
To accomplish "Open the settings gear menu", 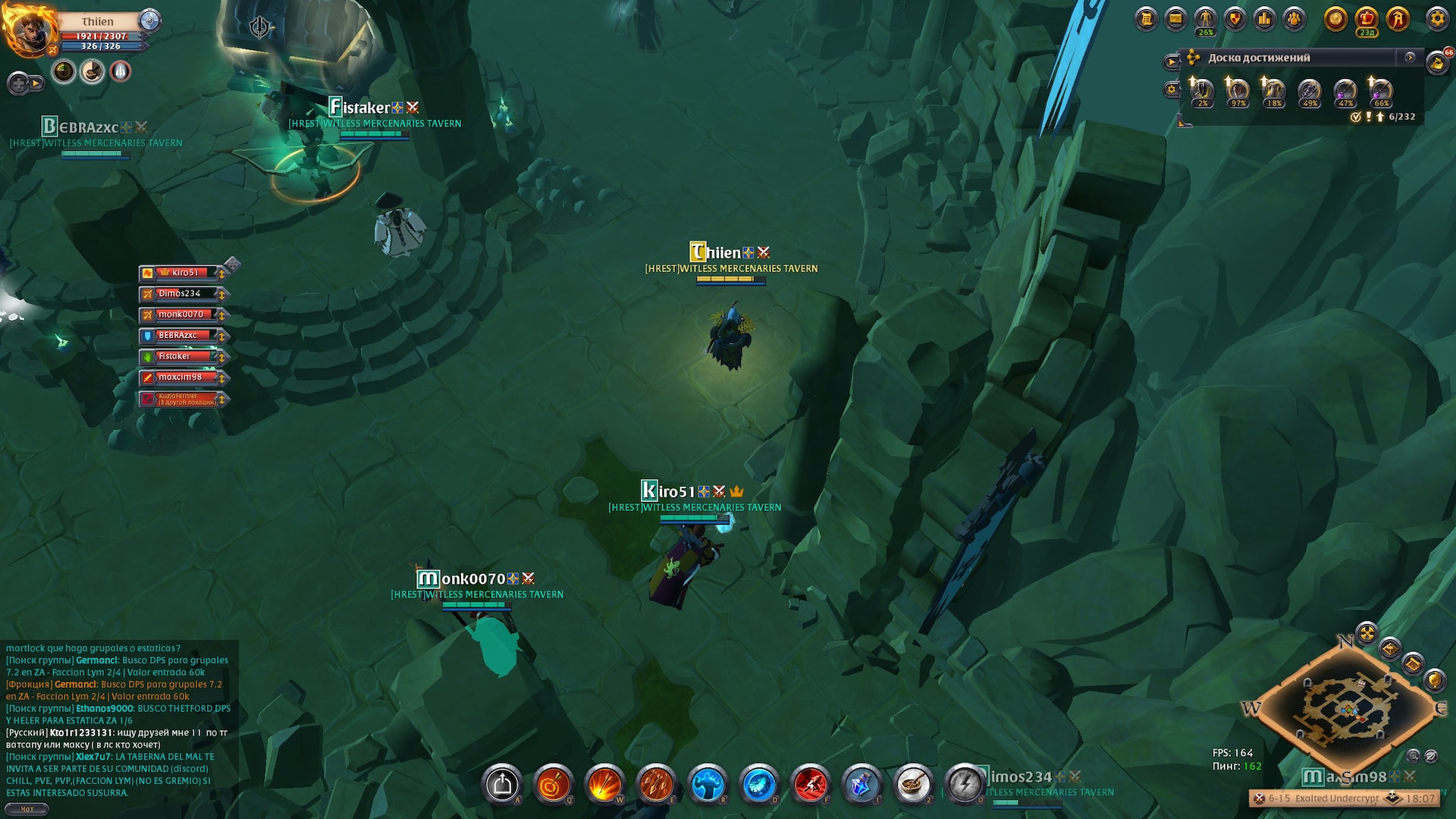I will pyautogui.click(x=1436, y=19).
